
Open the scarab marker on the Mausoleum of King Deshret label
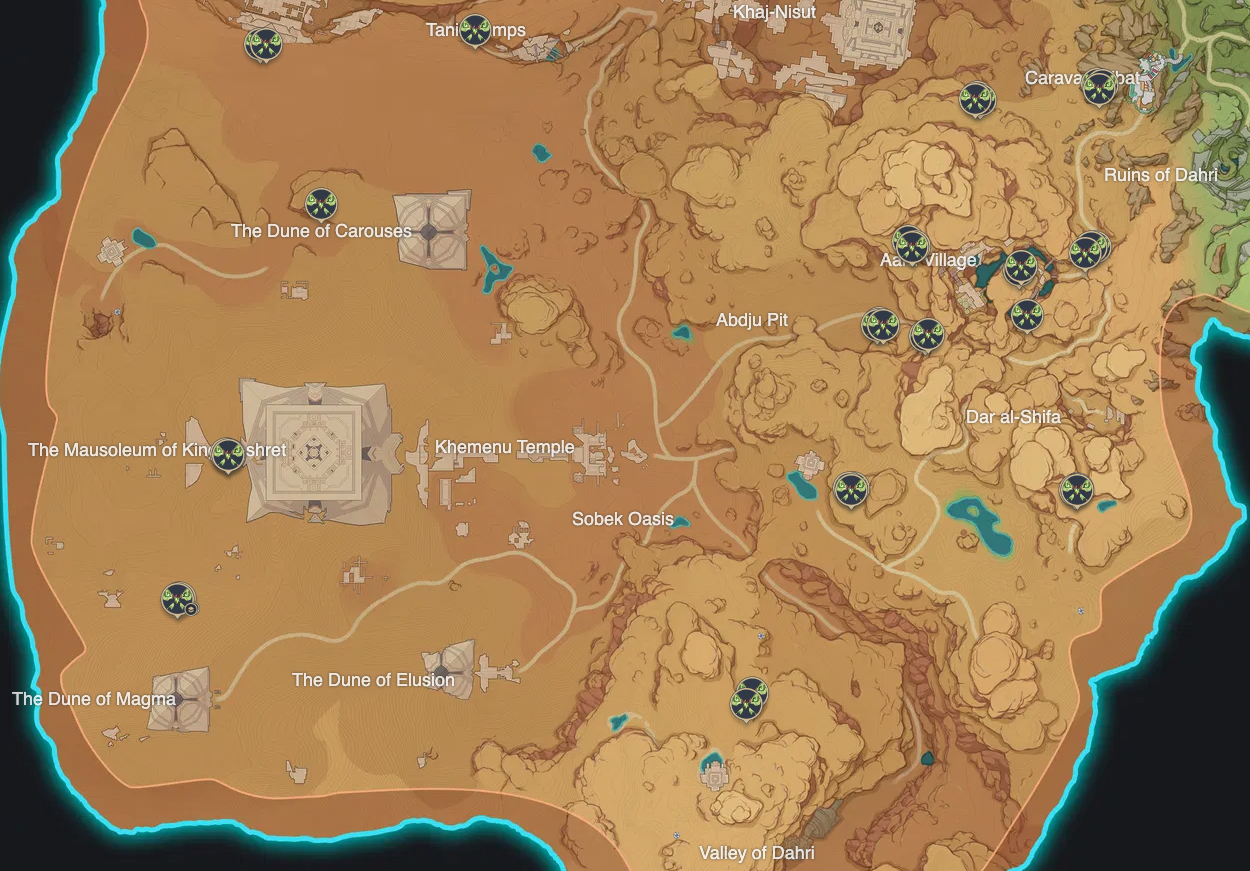tap(228, 455)
